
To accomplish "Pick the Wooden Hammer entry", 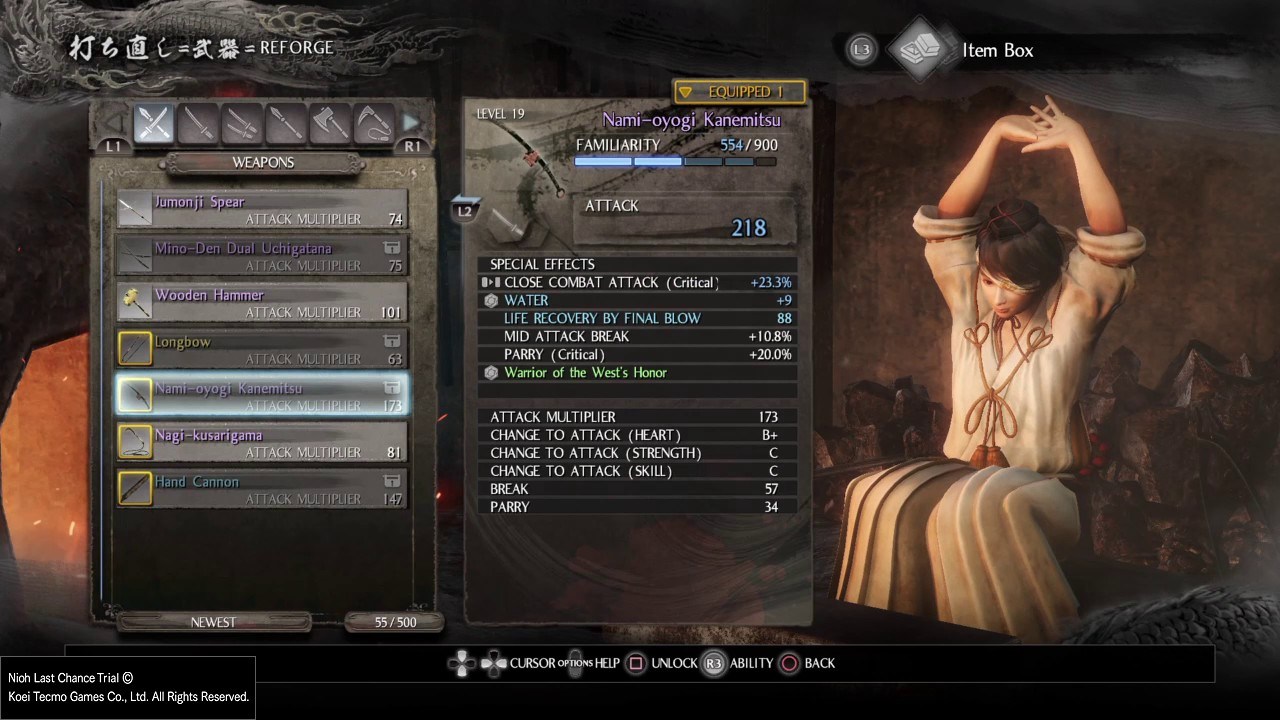I will pyautogui.click(x=262, y=303).
